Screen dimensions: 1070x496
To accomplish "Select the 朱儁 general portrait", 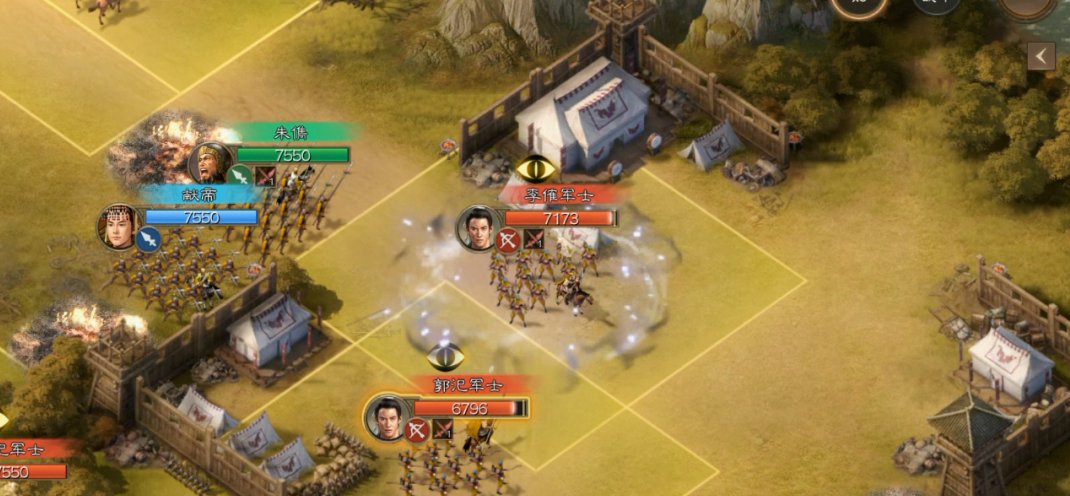I will click(208, 163).
